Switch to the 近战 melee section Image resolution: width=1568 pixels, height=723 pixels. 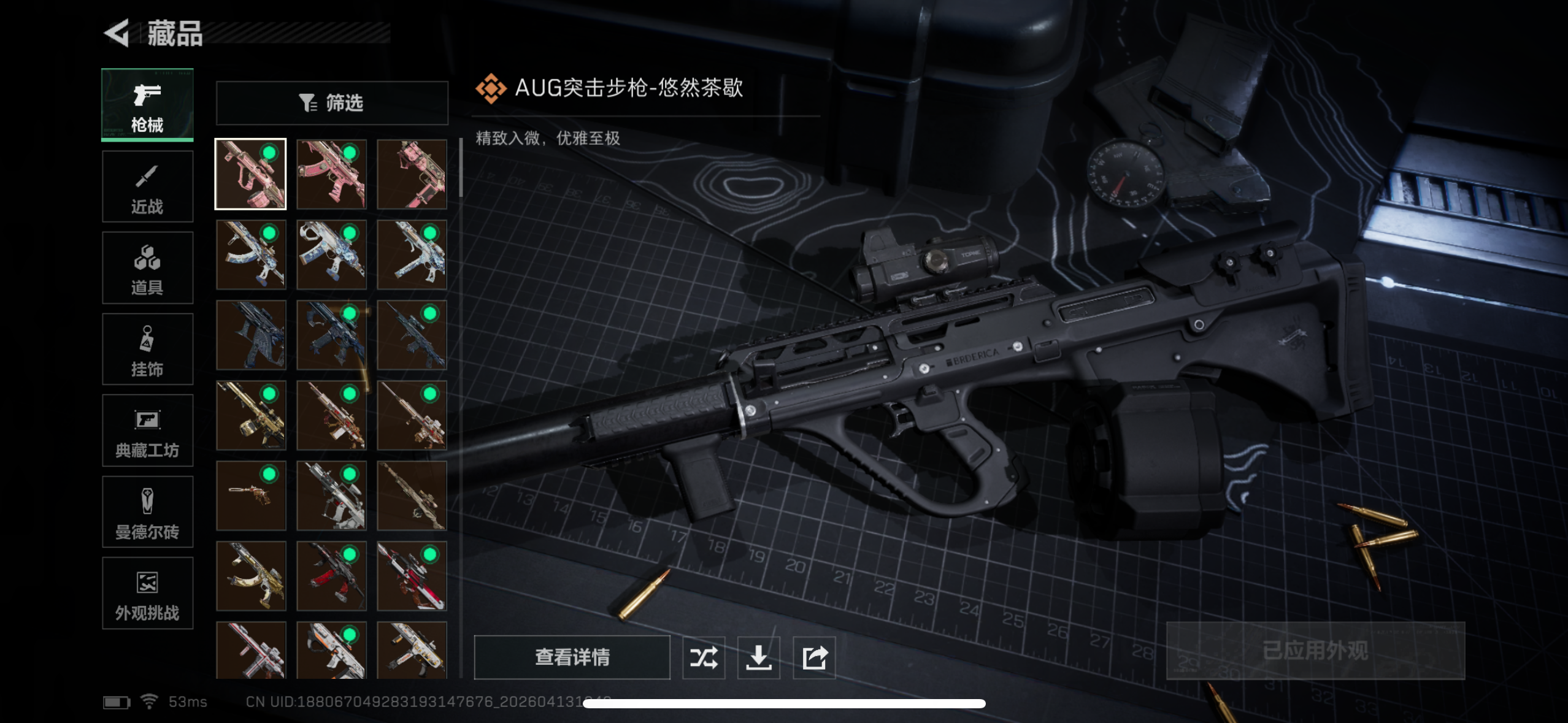(x=147, y=187)
